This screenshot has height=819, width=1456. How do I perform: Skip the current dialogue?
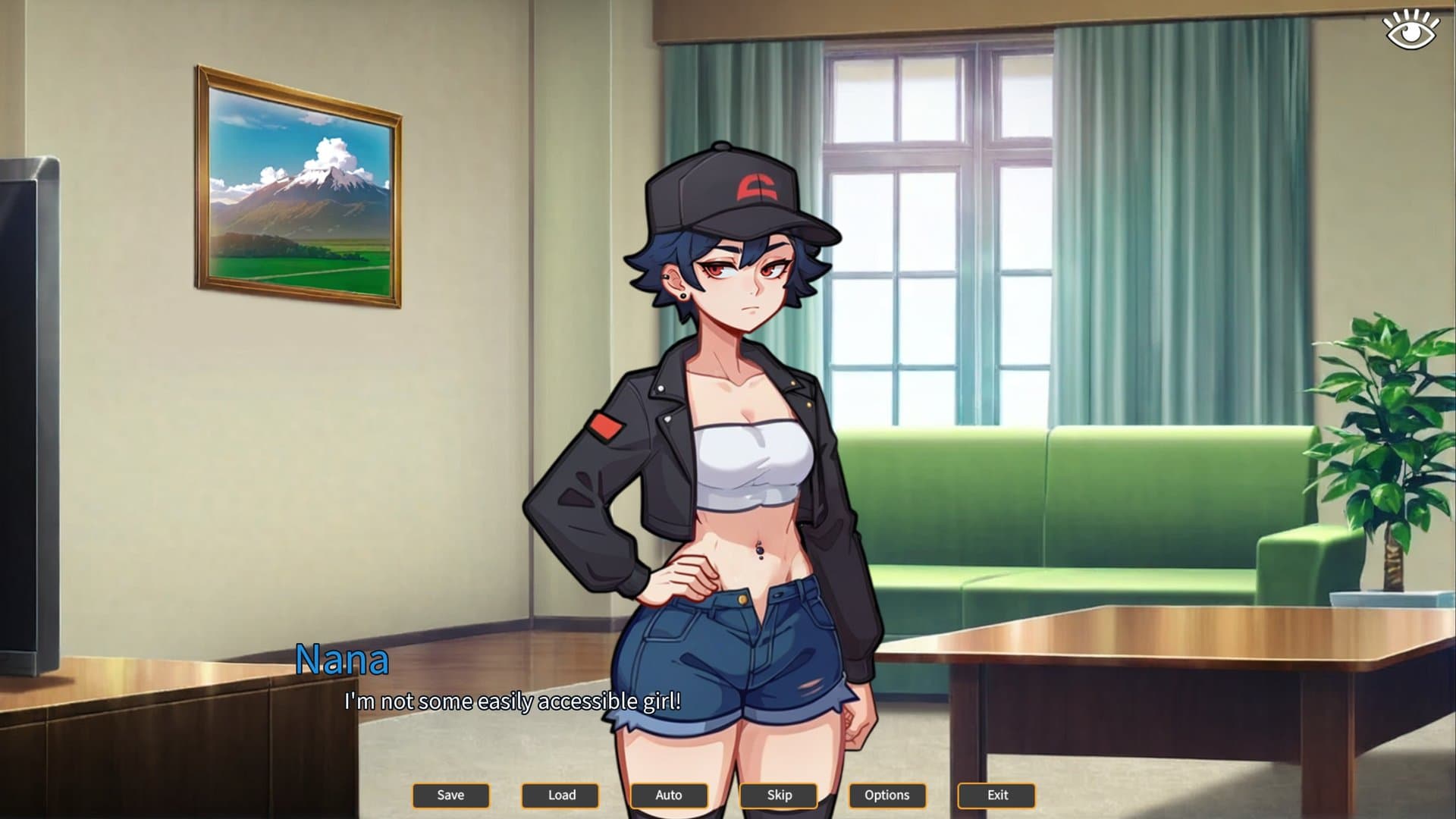coord(778,795)
